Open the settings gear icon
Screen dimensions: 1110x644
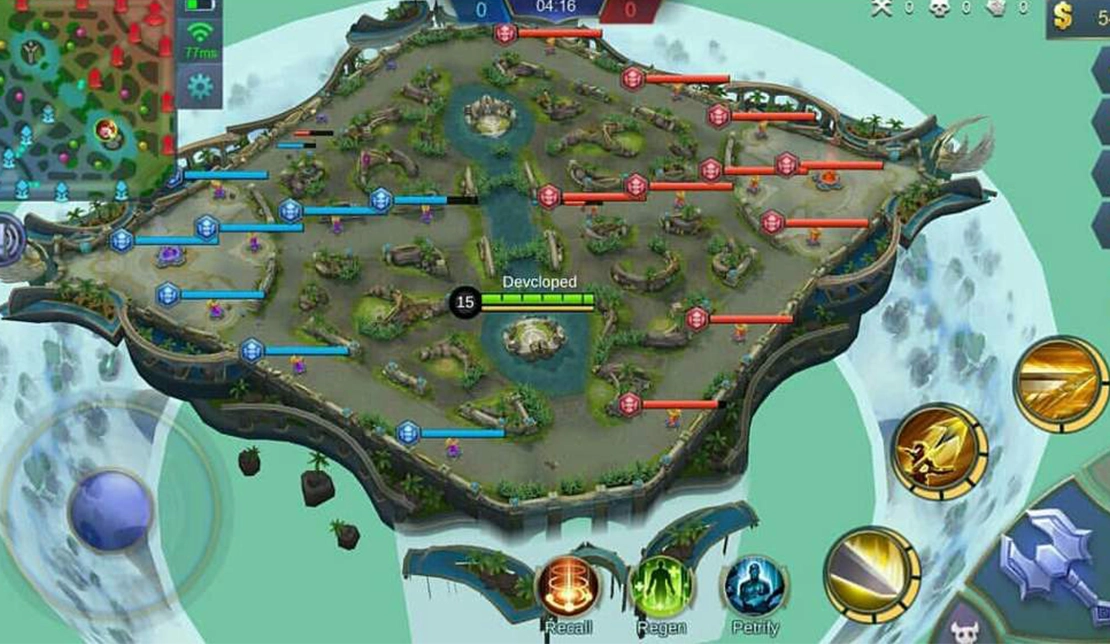coord(200,87)
